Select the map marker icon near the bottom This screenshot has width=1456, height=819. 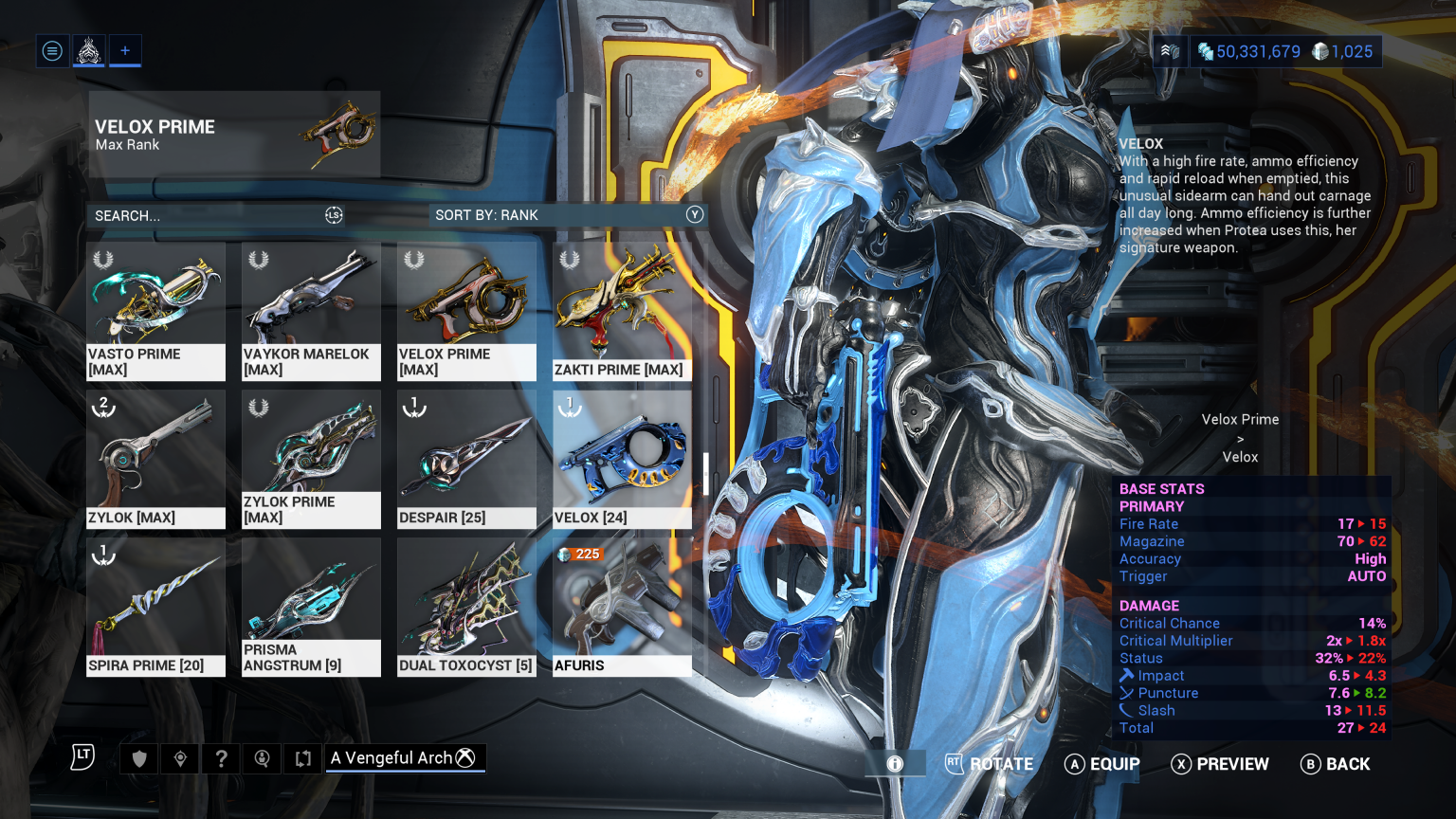(x=180, y=757)
